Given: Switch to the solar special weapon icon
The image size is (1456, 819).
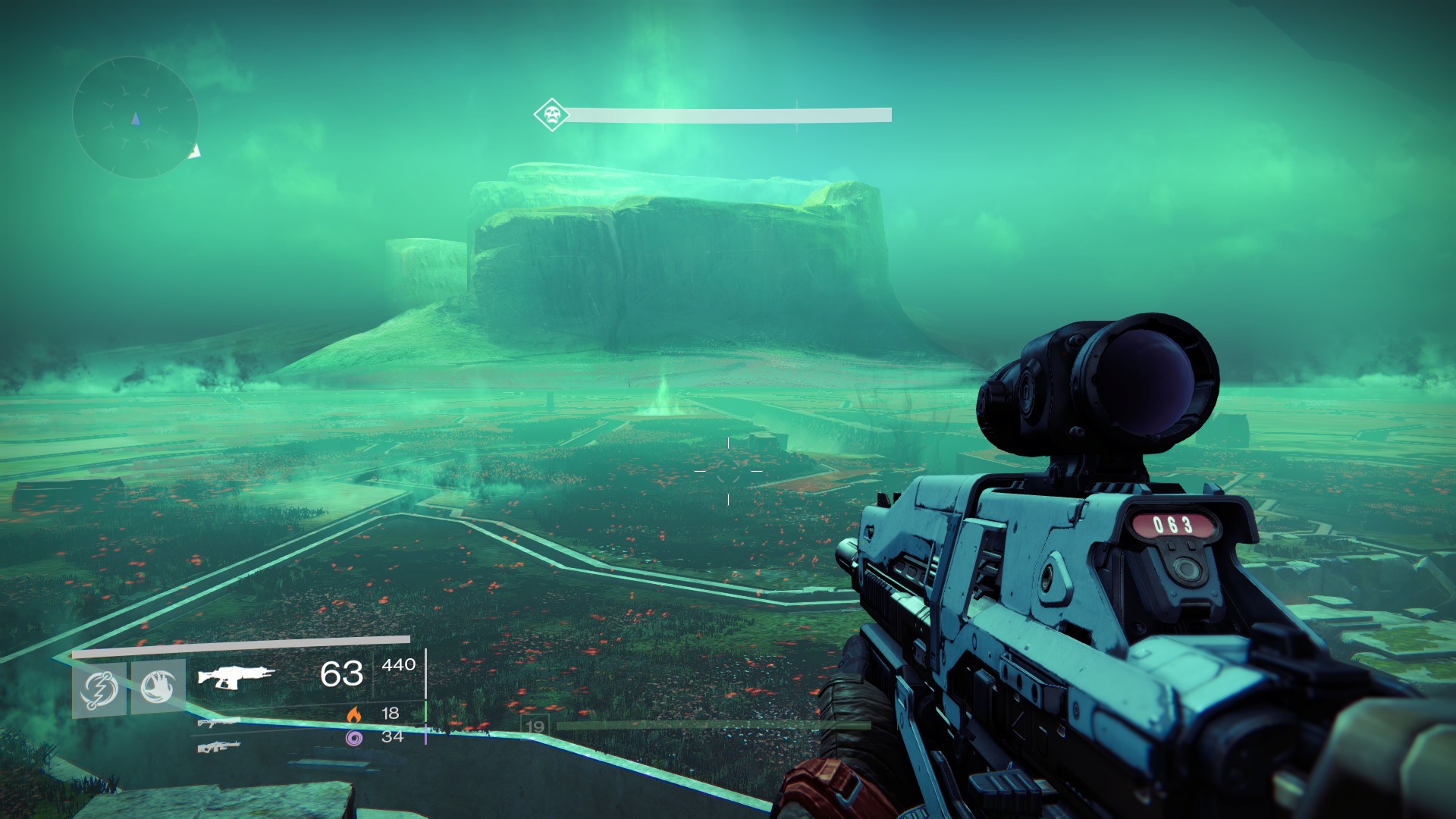Looking at the screenshot, I should pos(220,723).
